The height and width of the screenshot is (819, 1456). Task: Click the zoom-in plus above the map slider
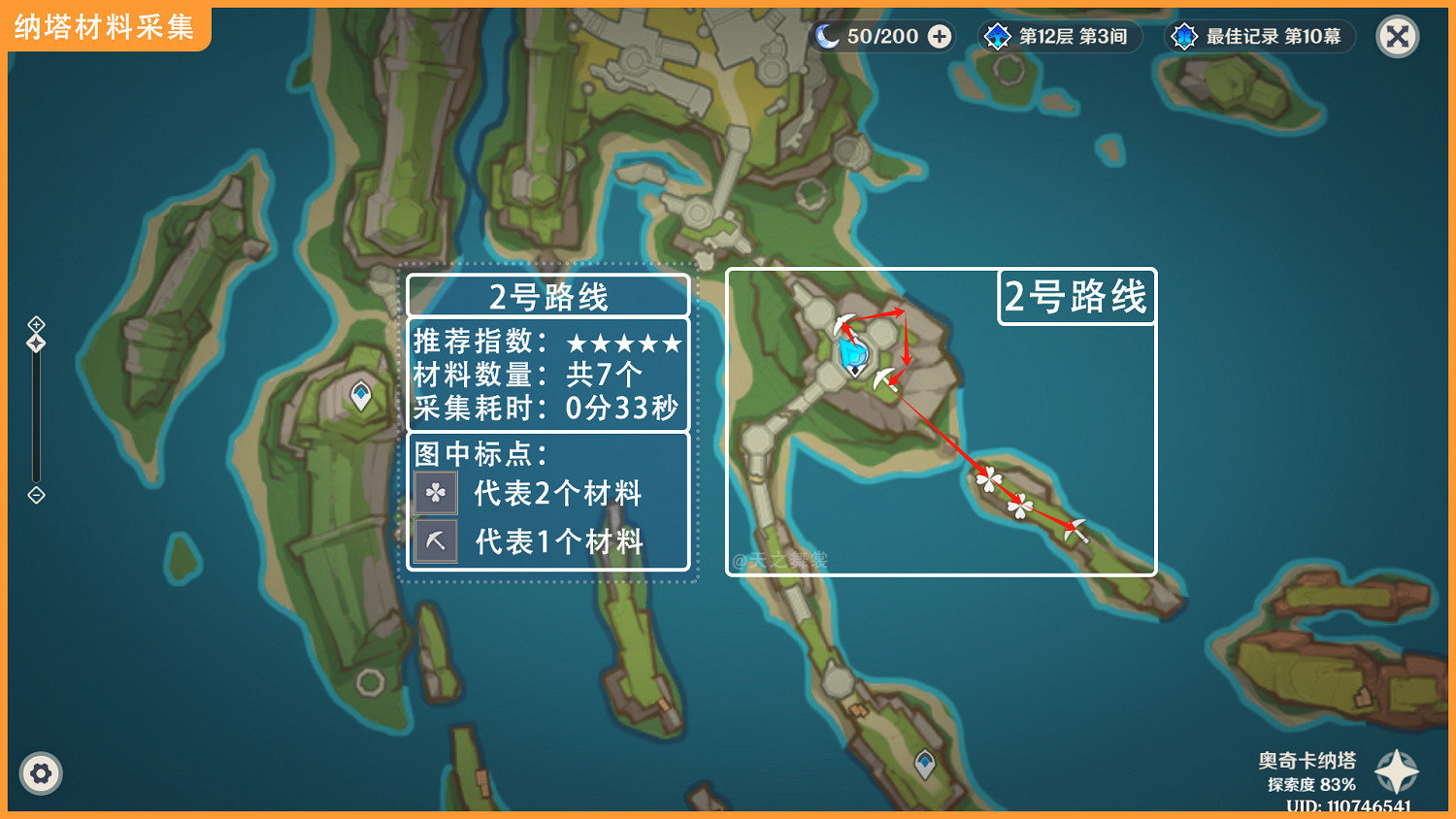(36, 323)
